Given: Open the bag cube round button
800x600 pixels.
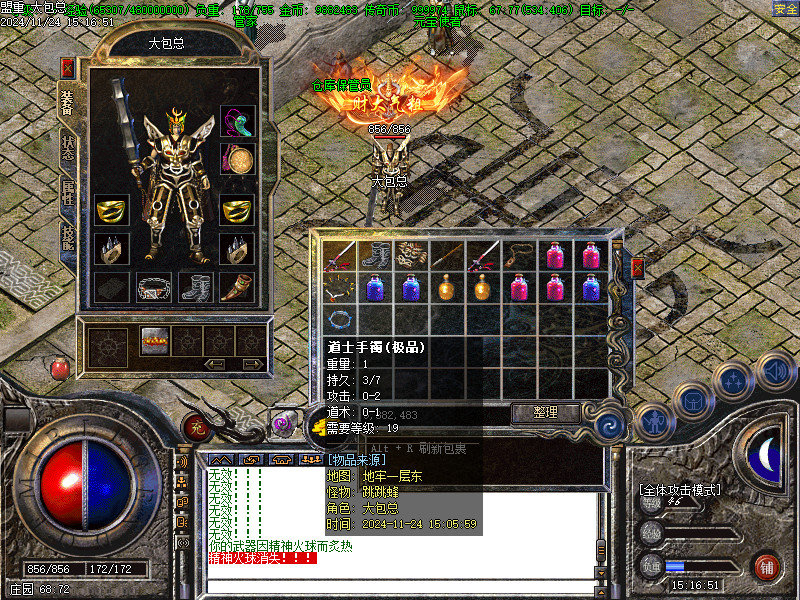Looking at the screenshot, I should tap(692, 401).
